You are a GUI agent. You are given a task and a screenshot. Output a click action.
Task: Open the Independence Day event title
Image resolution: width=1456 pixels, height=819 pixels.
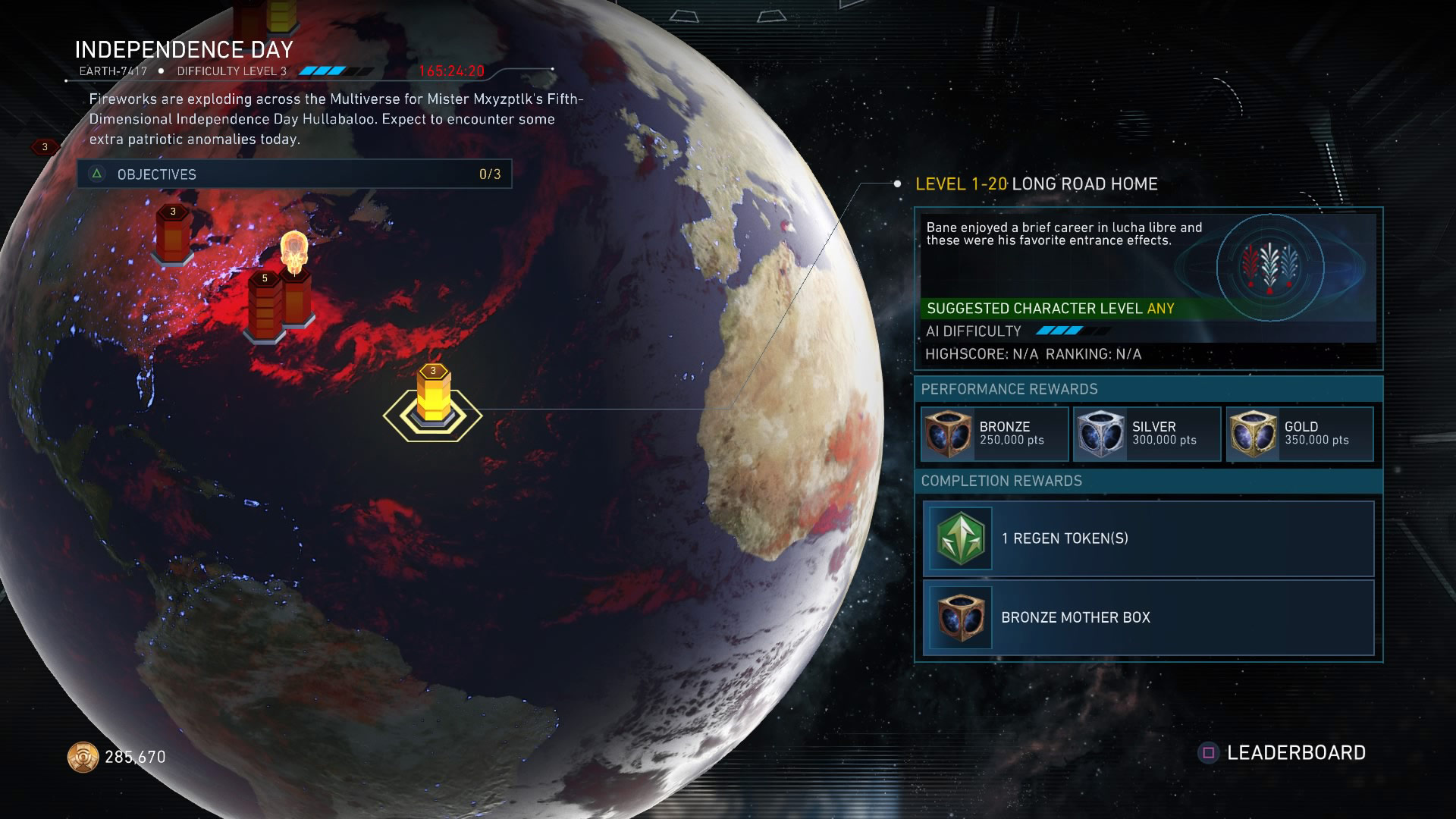[184, 50]
